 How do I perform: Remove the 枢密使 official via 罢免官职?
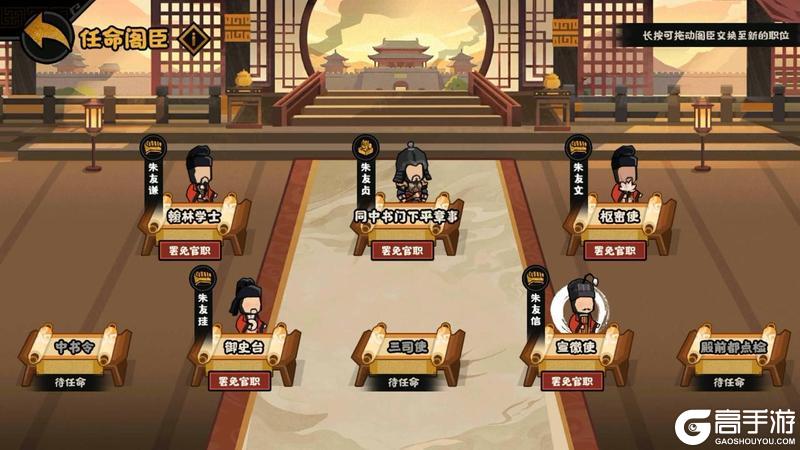(615, 250)
